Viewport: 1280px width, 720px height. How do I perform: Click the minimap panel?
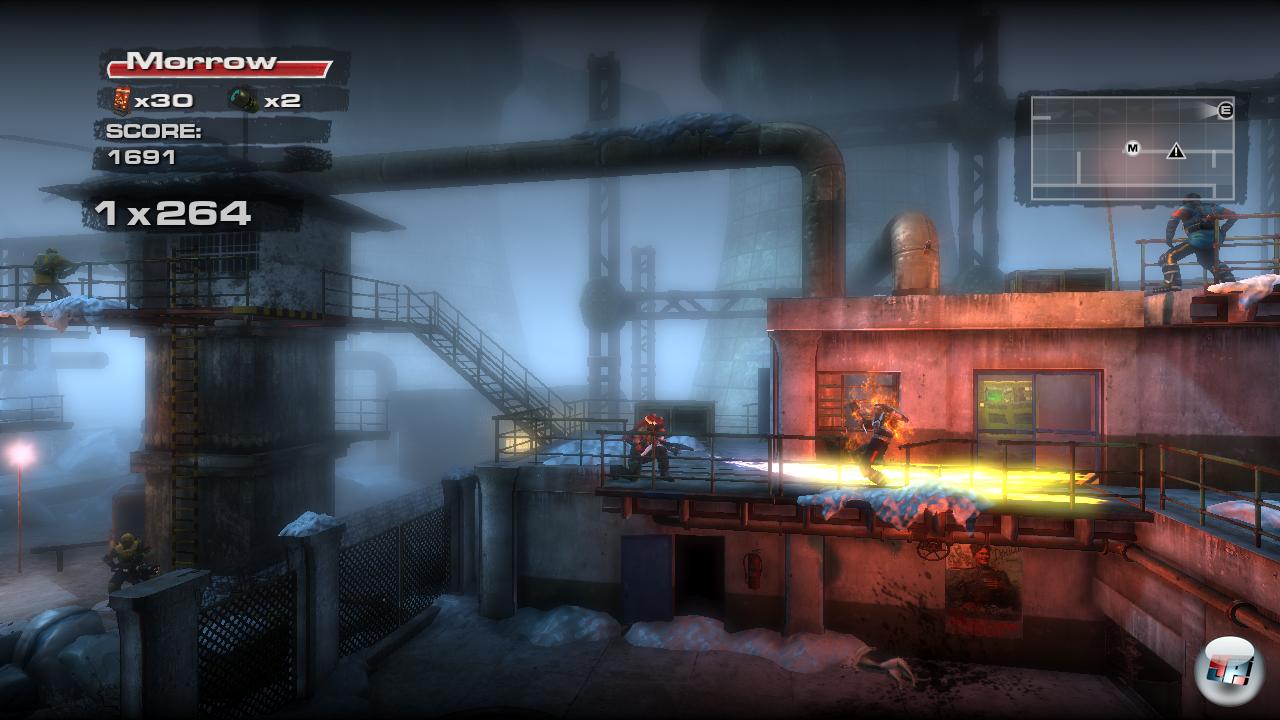click(x=1133, y=150)
